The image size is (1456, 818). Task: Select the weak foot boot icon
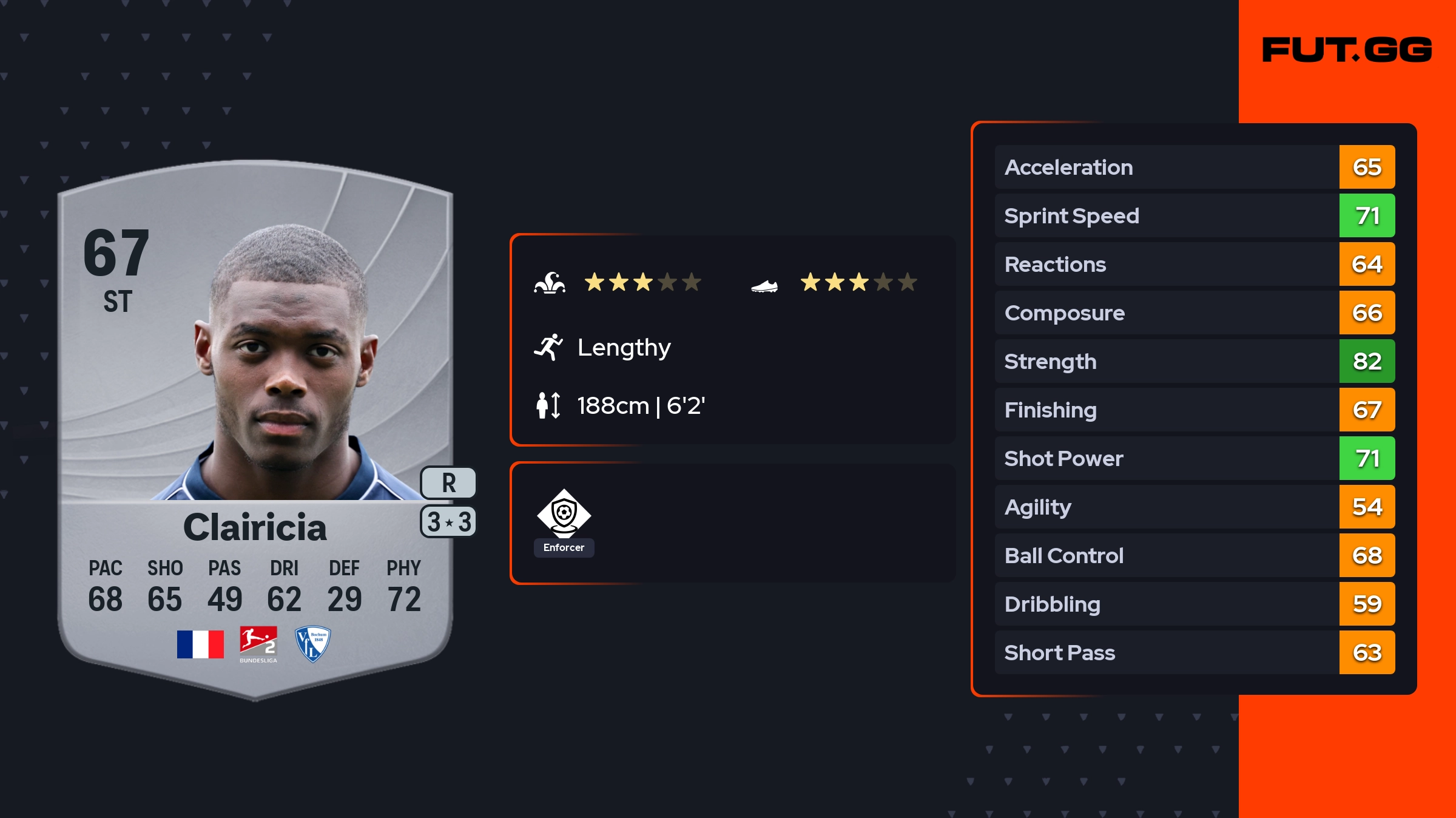(x=764, y=285)
